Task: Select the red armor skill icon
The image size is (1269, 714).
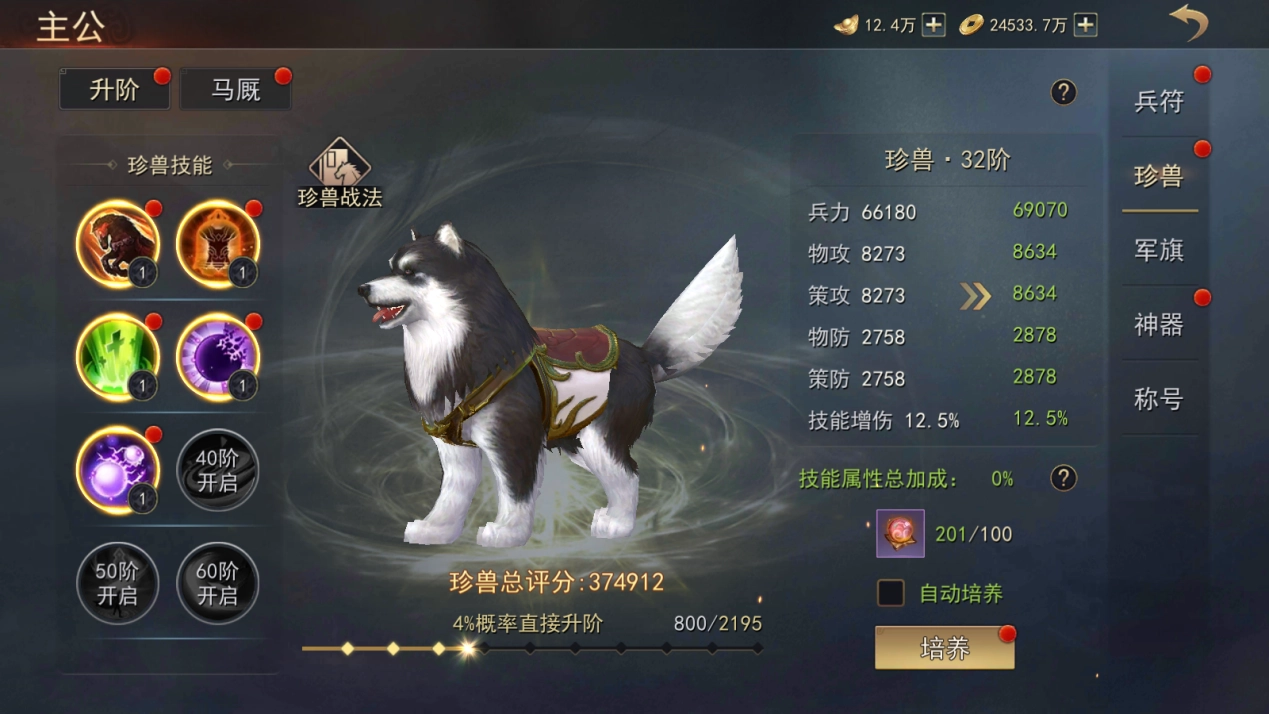Action: point(218,244)
